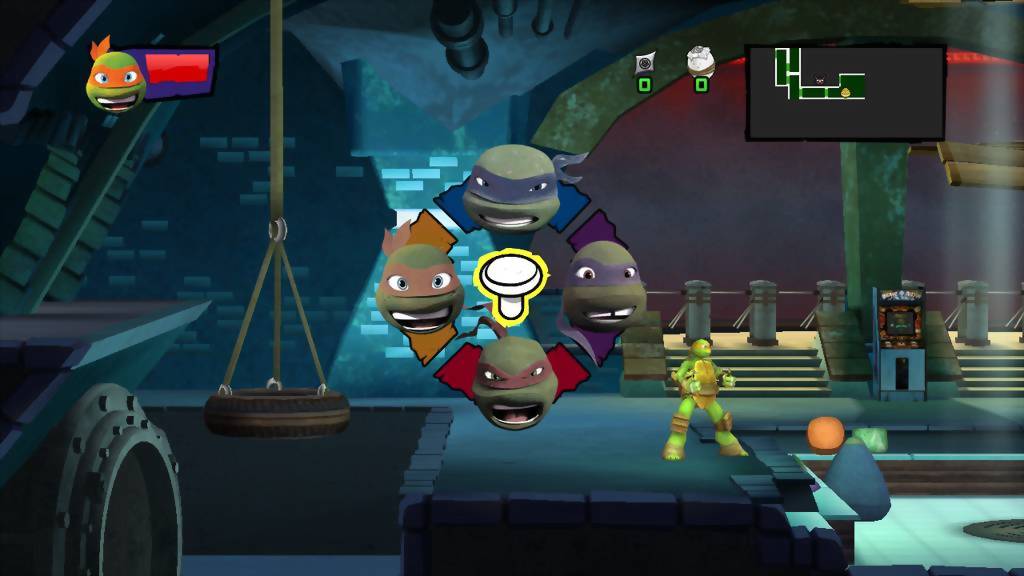
Task: Click Michelangelo's portrait in the HUD
Action: pos(115,78)
